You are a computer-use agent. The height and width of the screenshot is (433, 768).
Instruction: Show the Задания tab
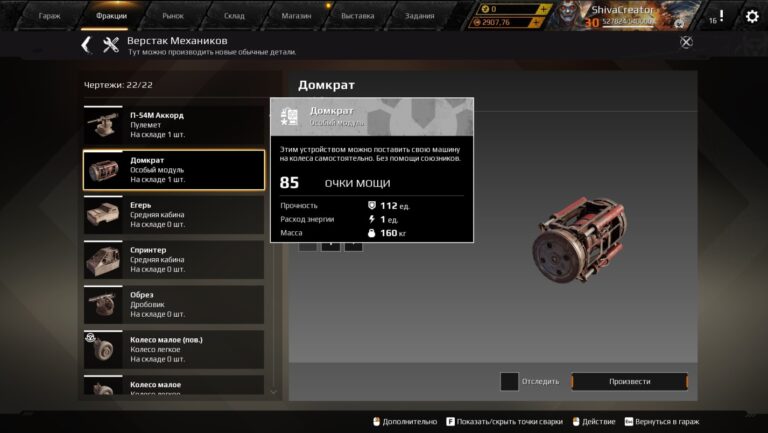pos(421,16)
